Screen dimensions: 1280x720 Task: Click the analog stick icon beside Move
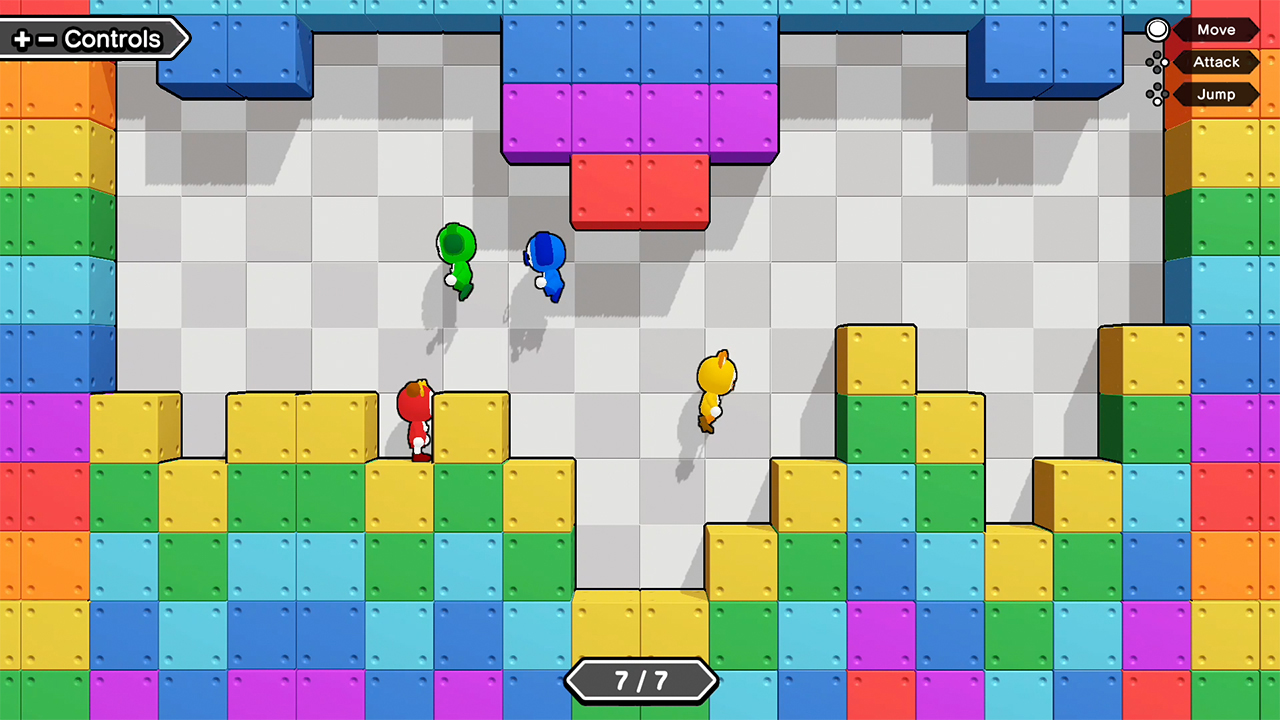click(x=1157, y=28)
